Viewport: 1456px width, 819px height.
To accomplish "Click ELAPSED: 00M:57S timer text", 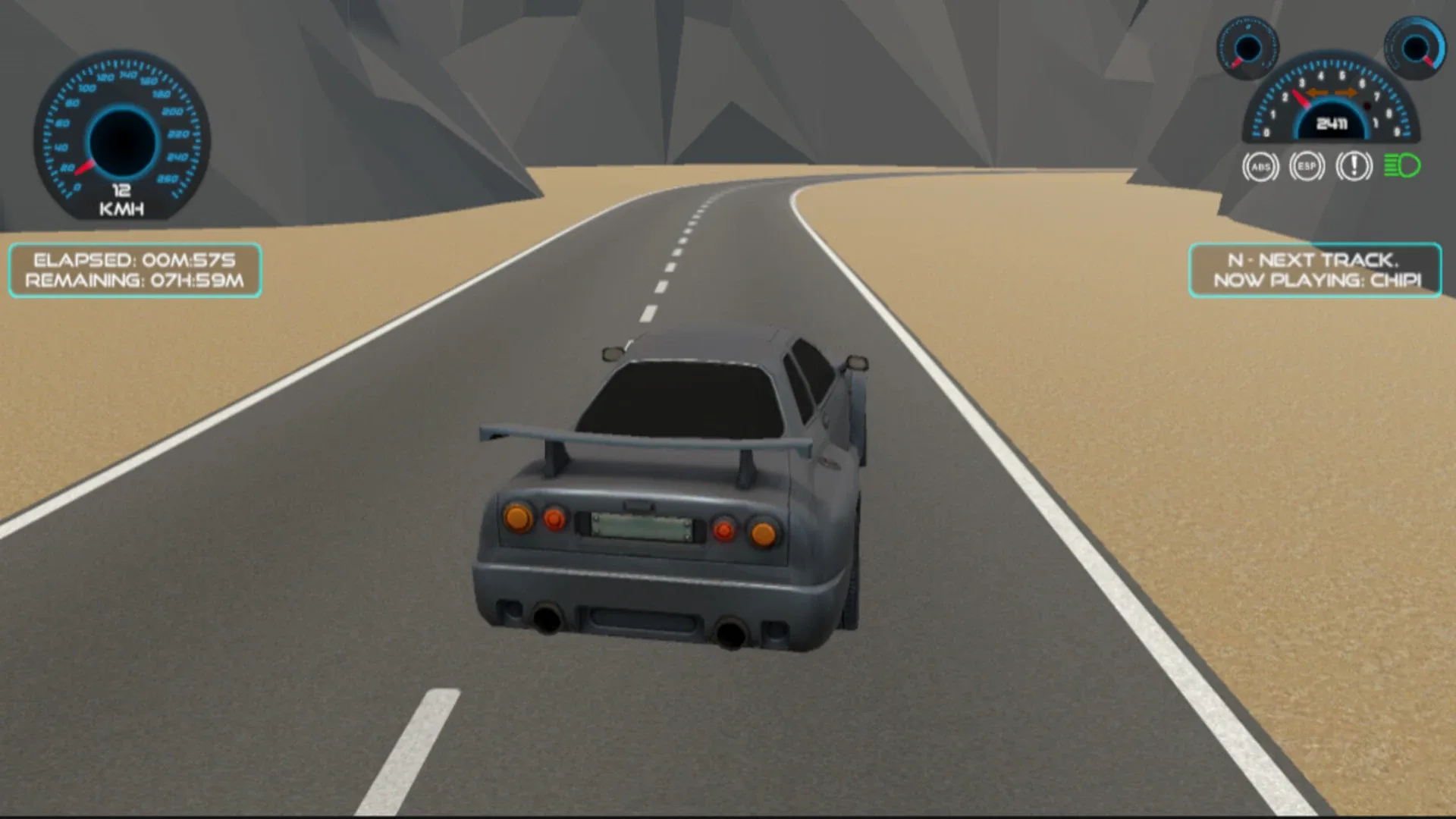I will (x=133, y=259).
